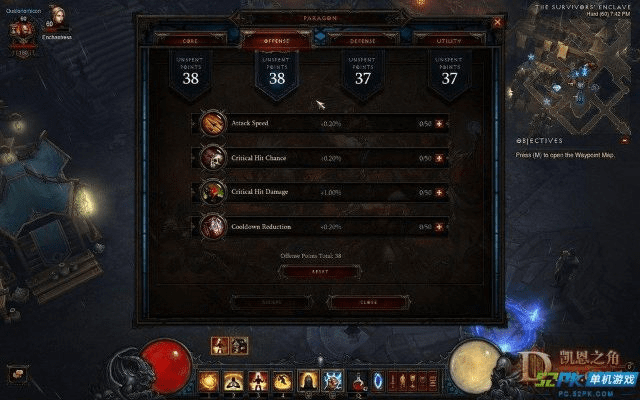Screen dimensions: 640x400
Task: Click the Cooldown Reduction icon
Action: (213, 227)
